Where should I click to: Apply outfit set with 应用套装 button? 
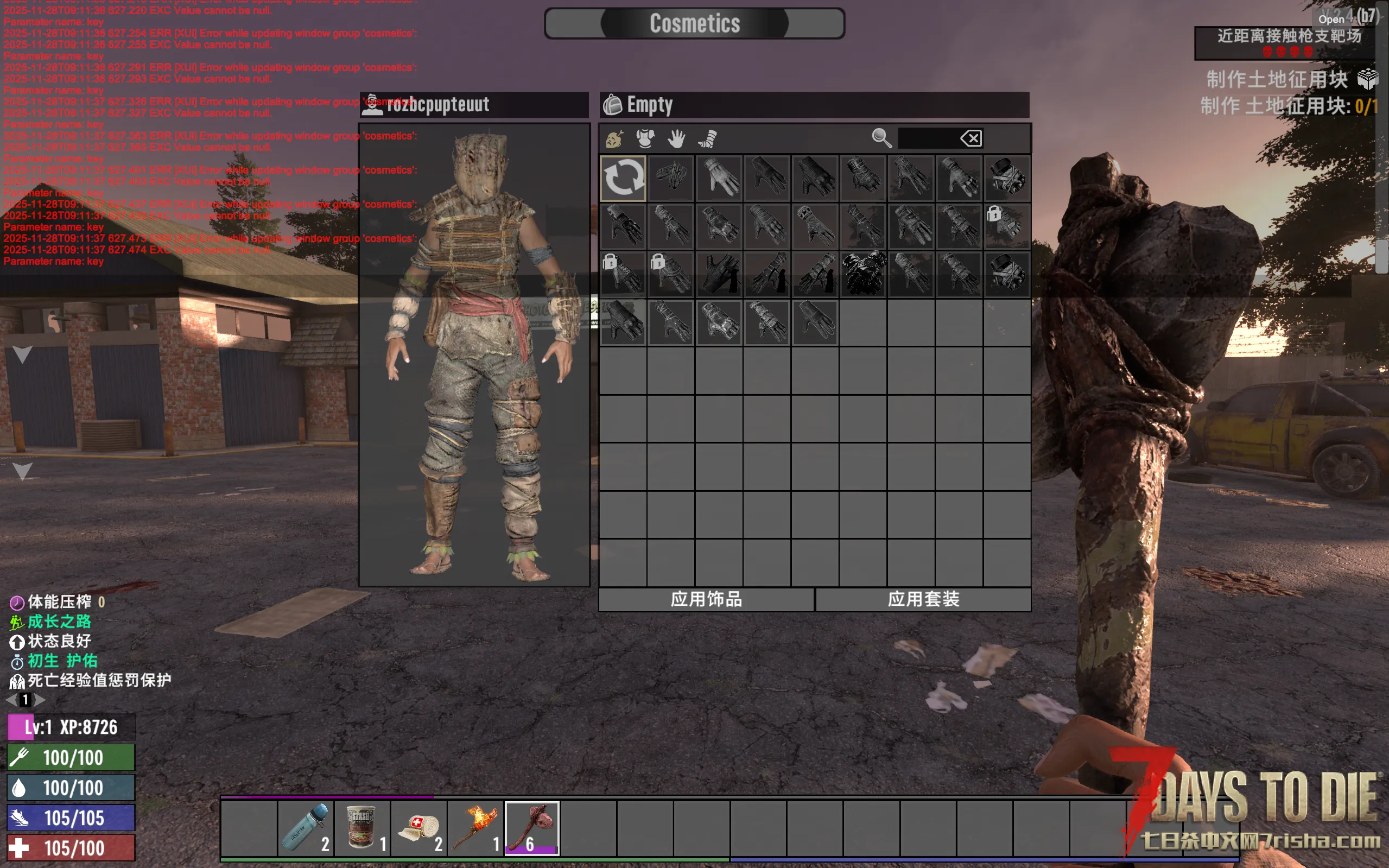click(923, 599)
